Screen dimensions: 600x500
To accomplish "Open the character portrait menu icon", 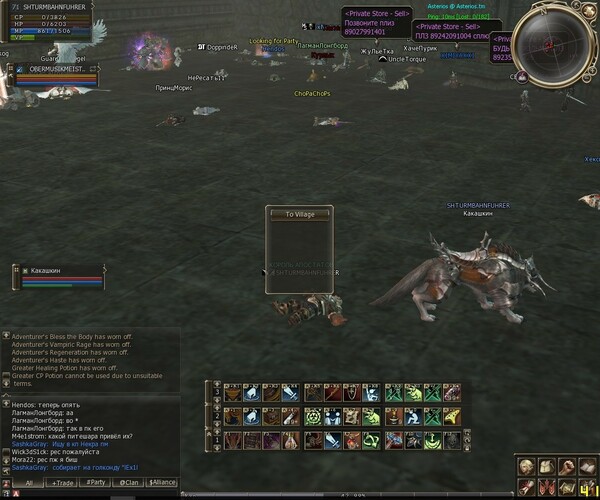I will point(526,467).
